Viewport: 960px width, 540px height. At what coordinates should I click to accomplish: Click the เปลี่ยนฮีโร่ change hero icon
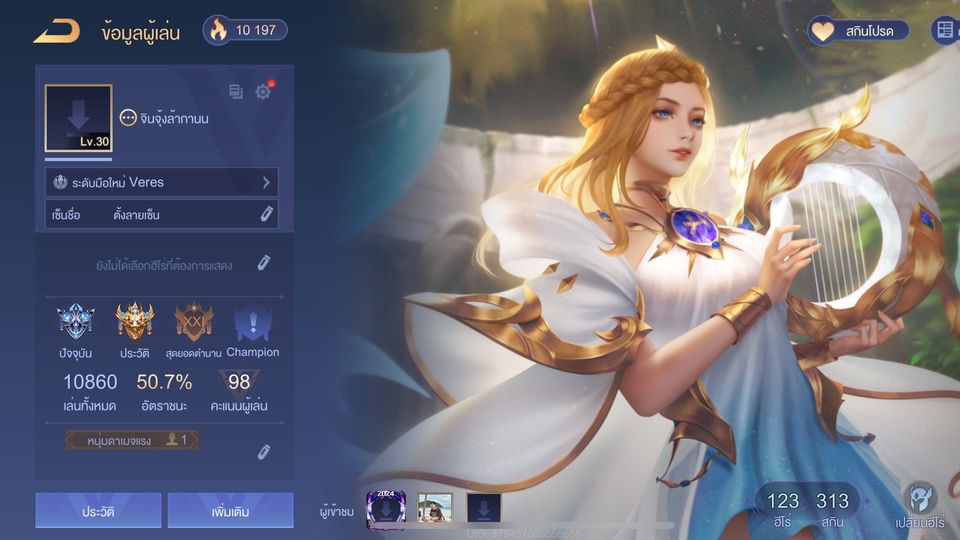pos(920,505)
